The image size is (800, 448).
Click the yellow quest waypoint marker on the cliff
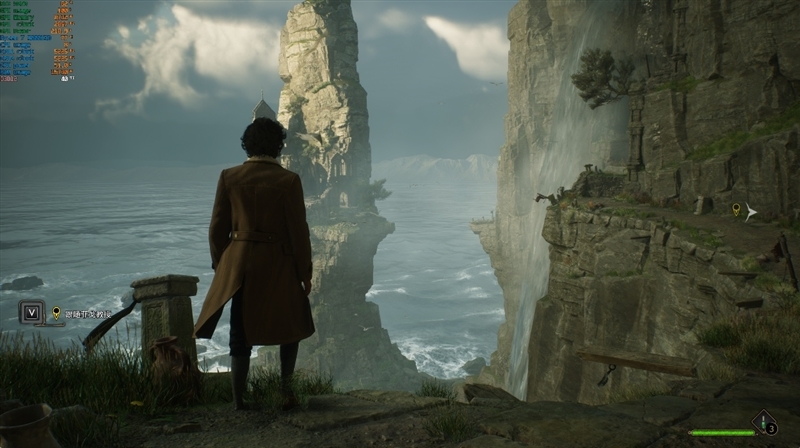pyautogui.click(x=737, y=209)
